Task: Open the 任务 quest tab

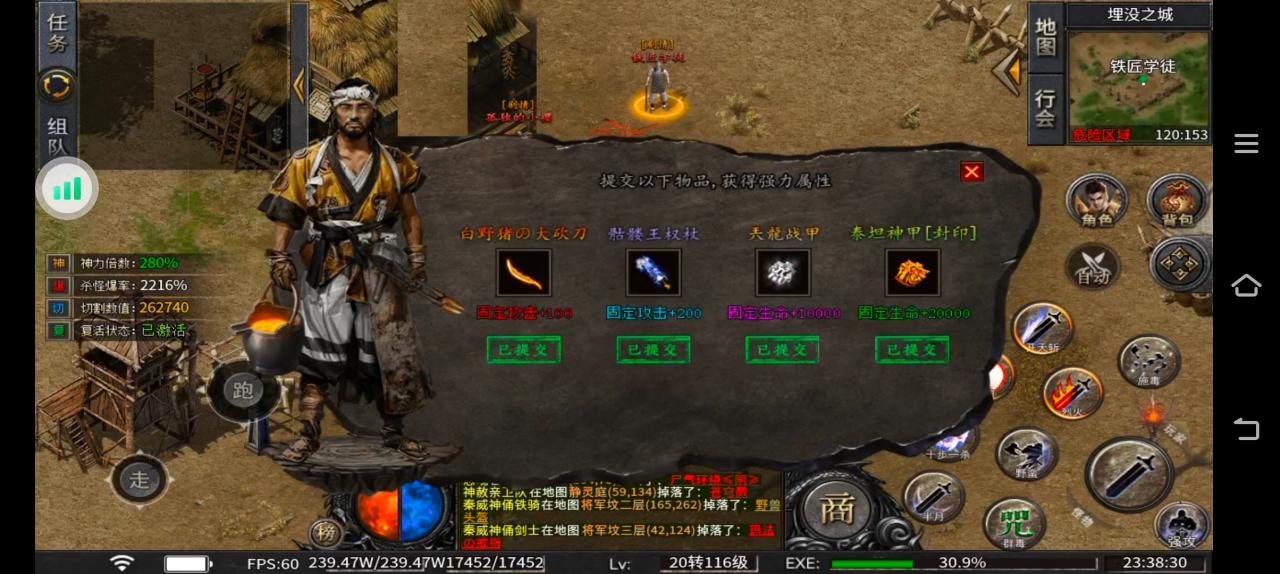Action: click(57, 32)
